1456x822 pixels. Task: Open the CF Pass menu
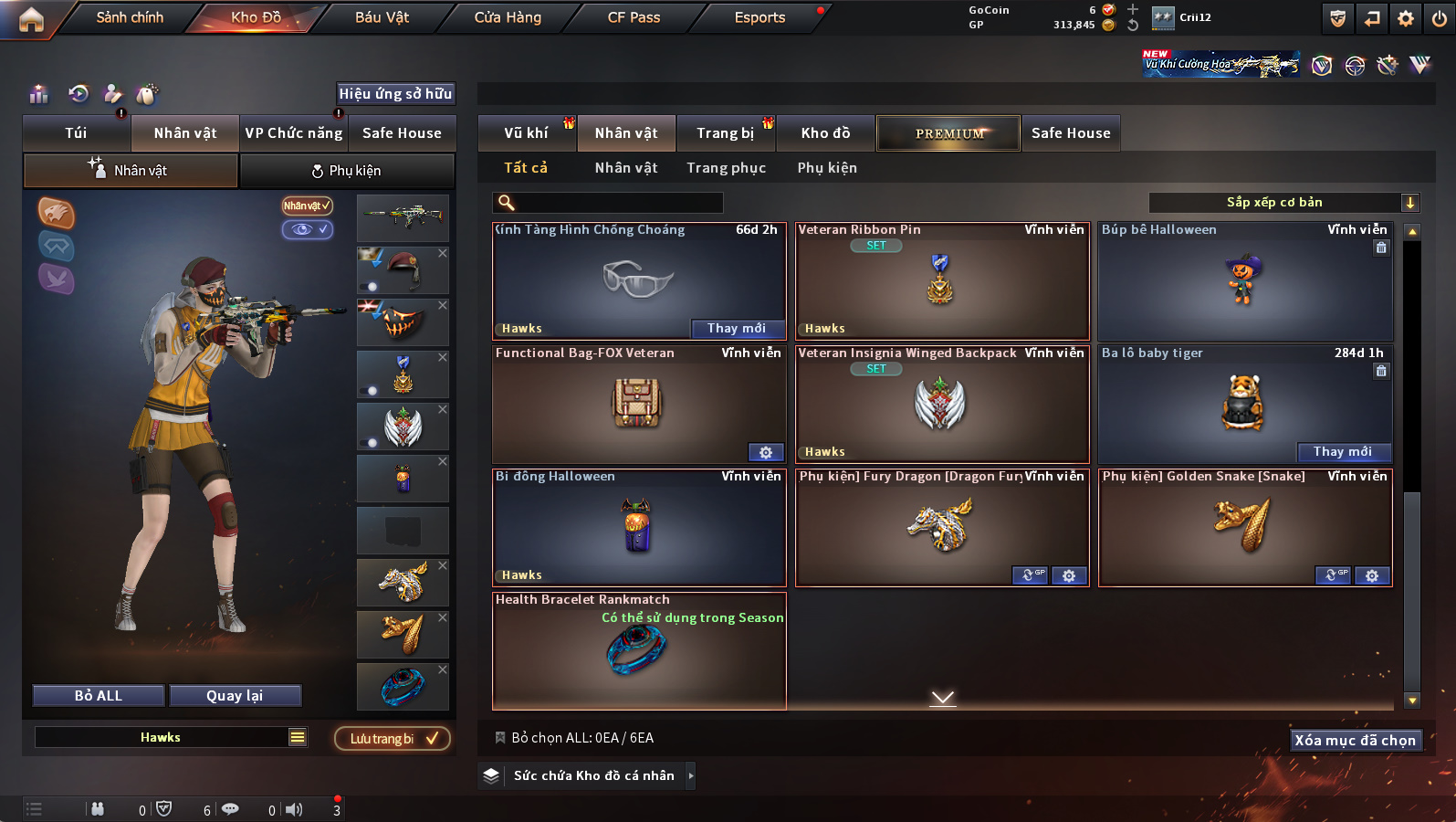tap(634, 17)
